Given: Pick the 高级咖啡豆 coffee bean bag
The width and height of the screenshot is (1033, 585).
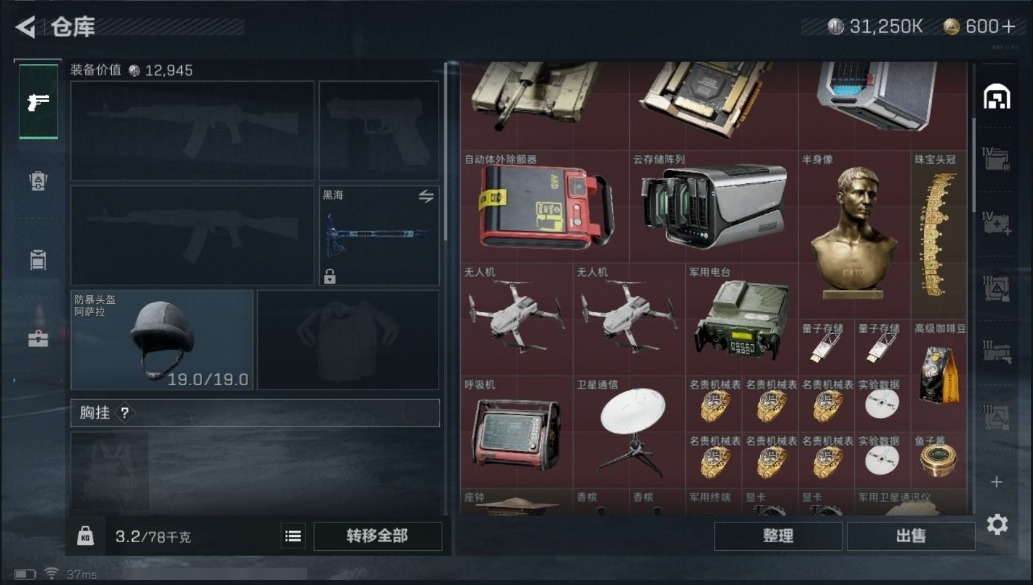Looking at the screenshot, I should click(x=938, y=369).
